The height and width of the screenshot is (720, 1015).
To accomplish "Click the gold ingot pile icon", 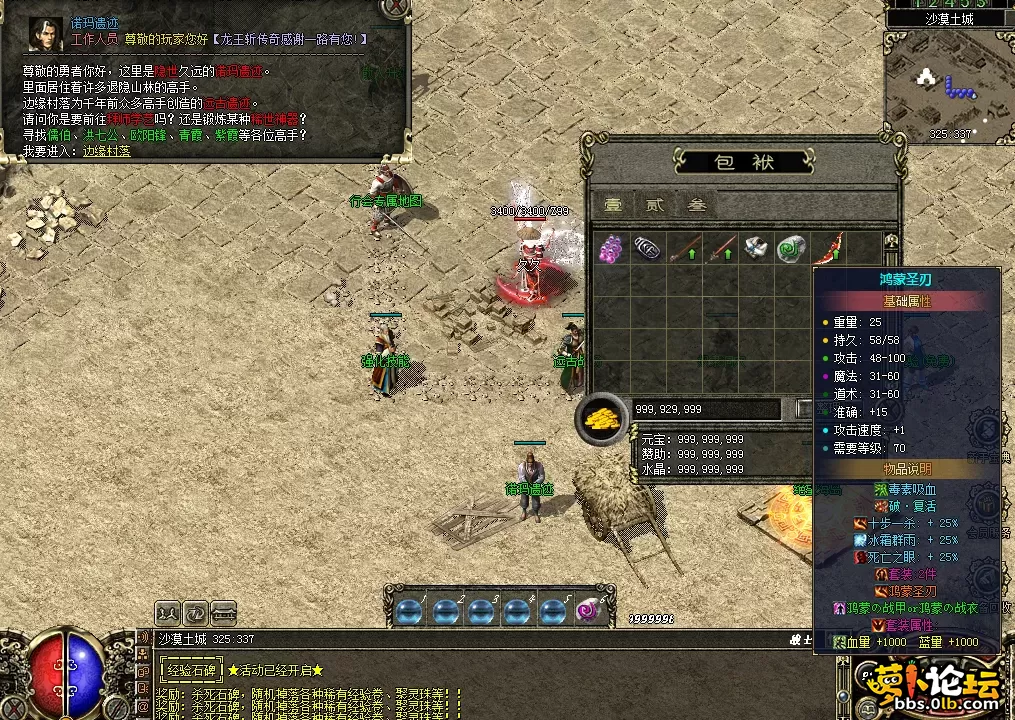I will coord(602,418).
